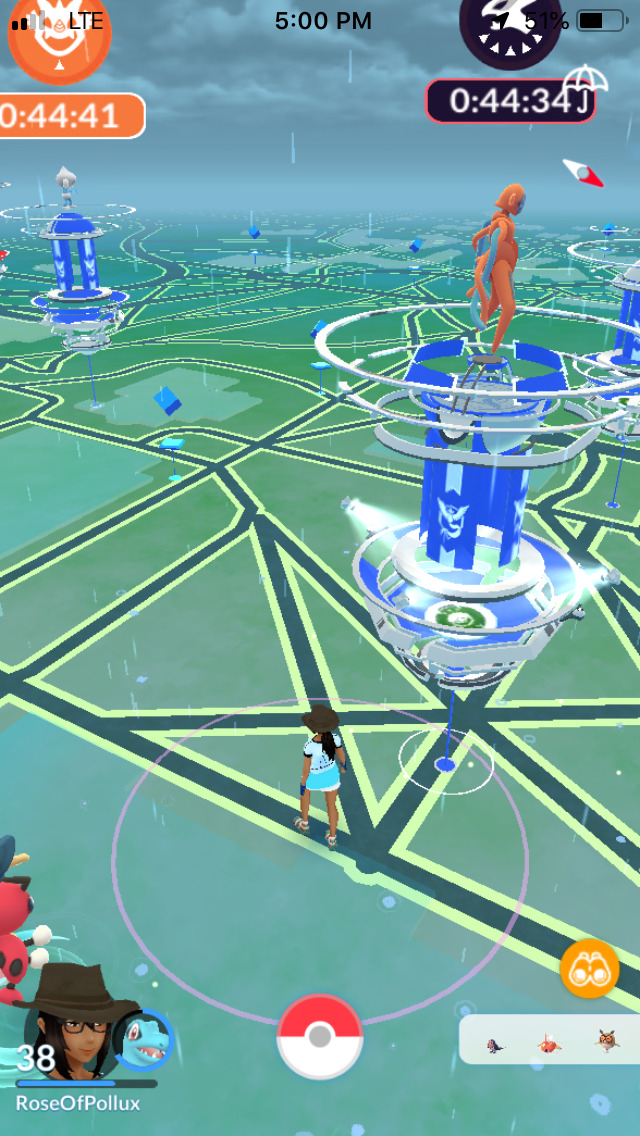Show weather details via the umbrella icon
This screenshot has height=1136, width=640.
point(586,80)
